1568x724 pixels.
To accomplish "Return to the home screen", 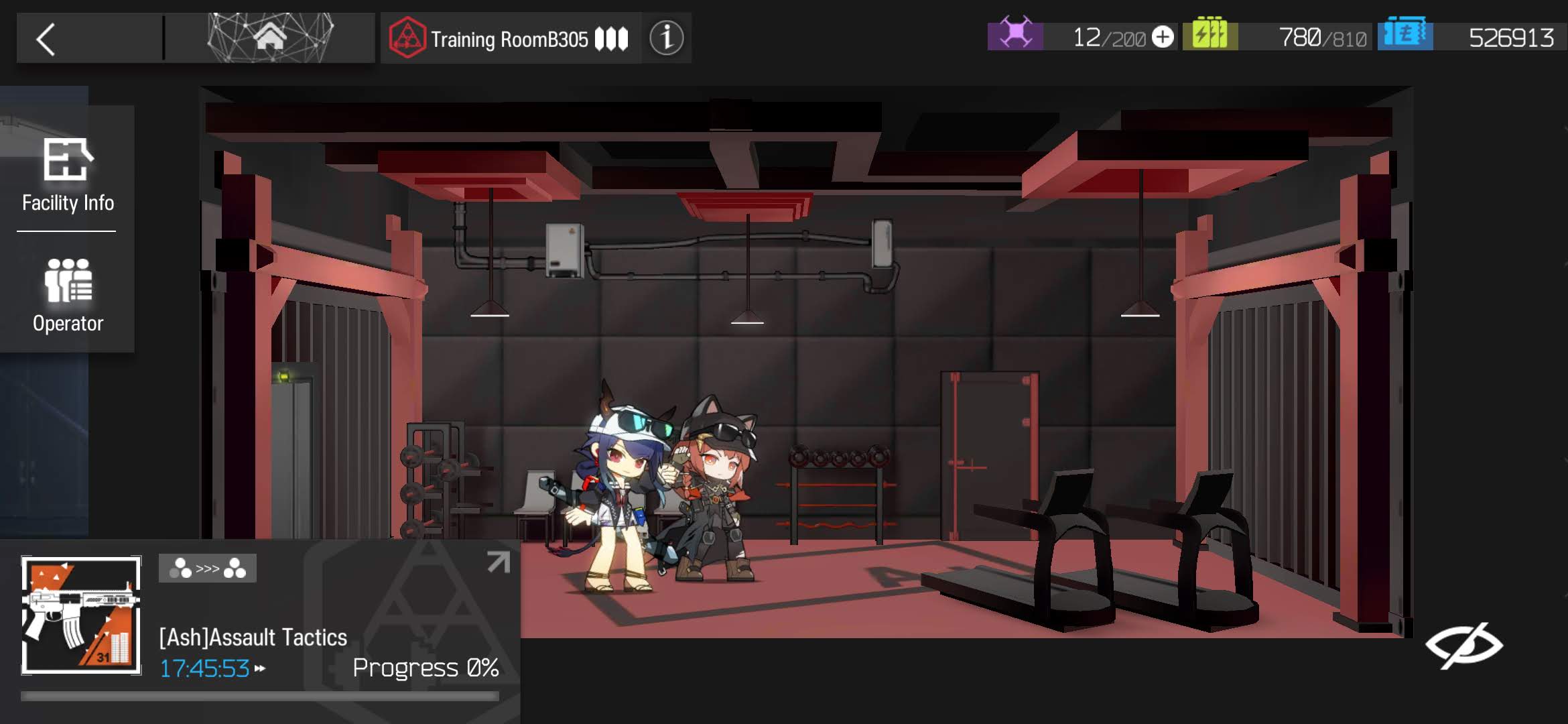I will pos(270,38).
